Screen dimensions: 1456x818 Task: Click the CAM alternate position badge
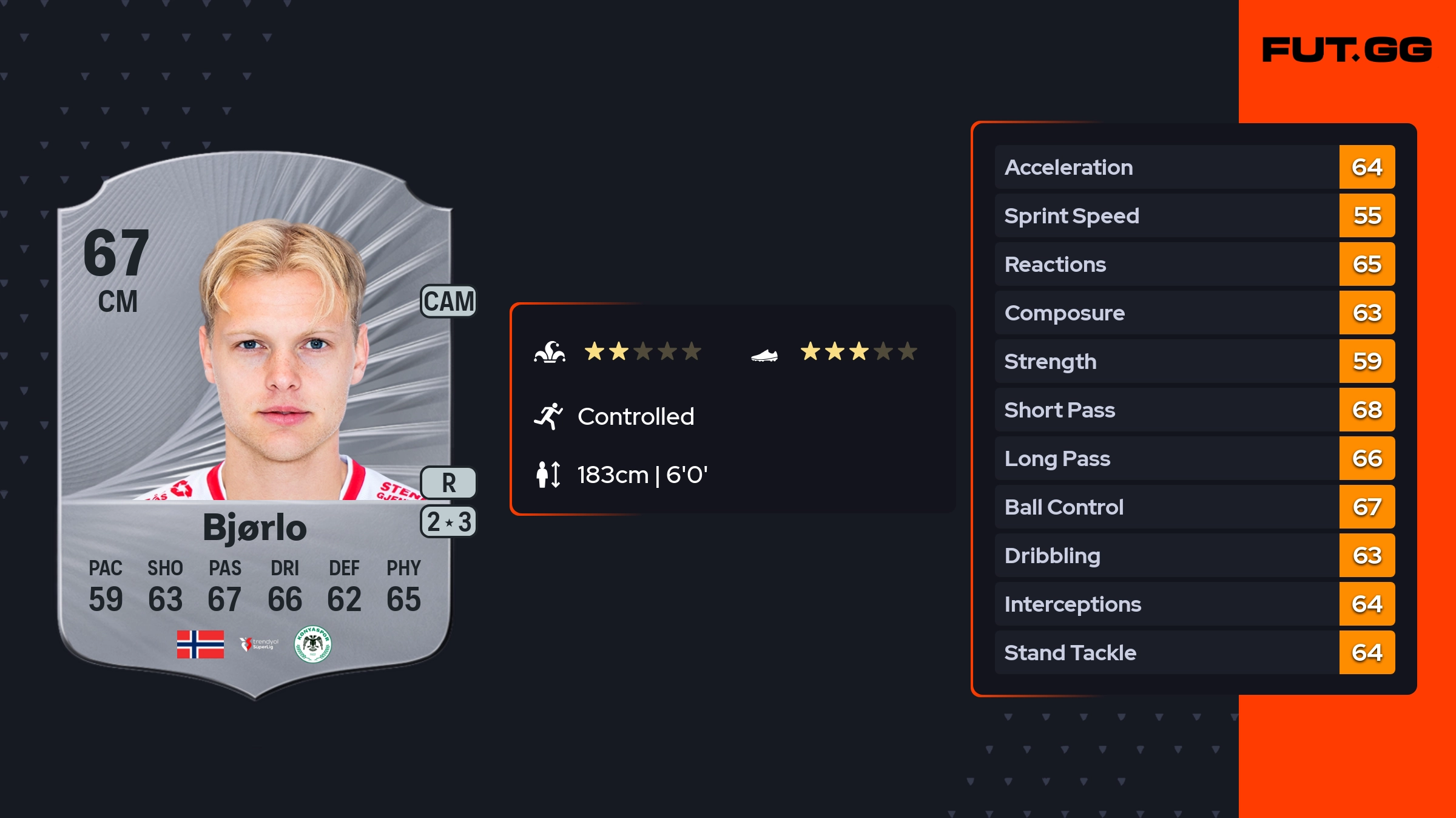[448, 302]
